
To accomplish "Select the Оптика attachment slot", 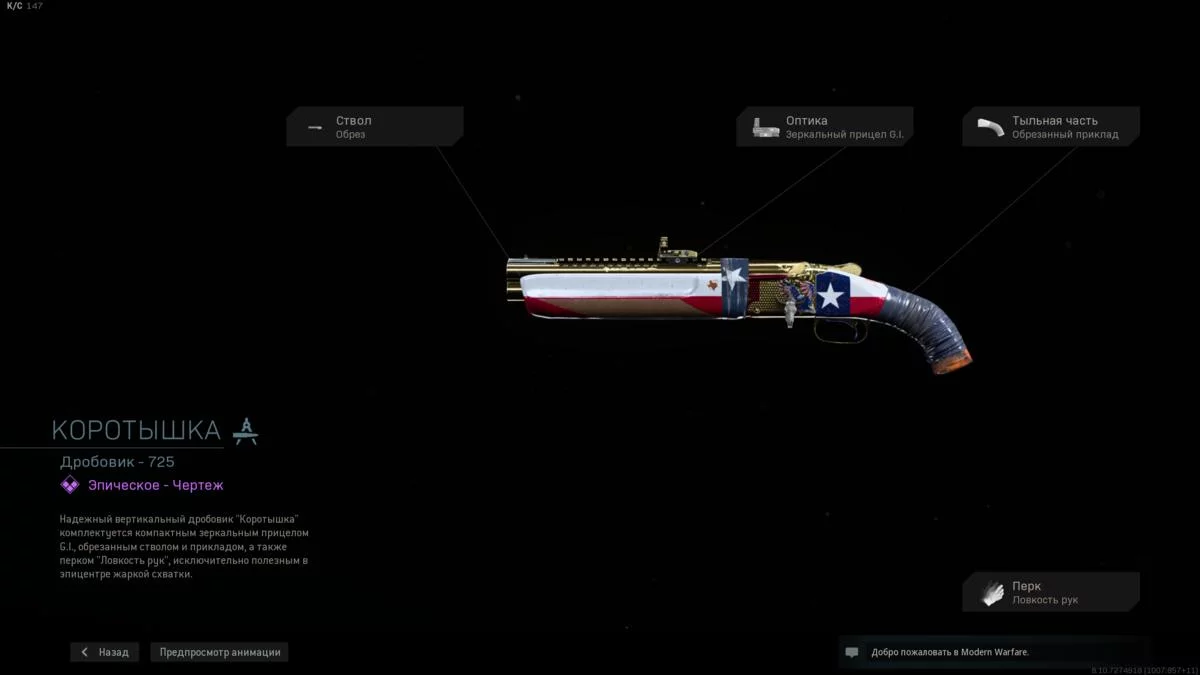I will click(825, 127).
